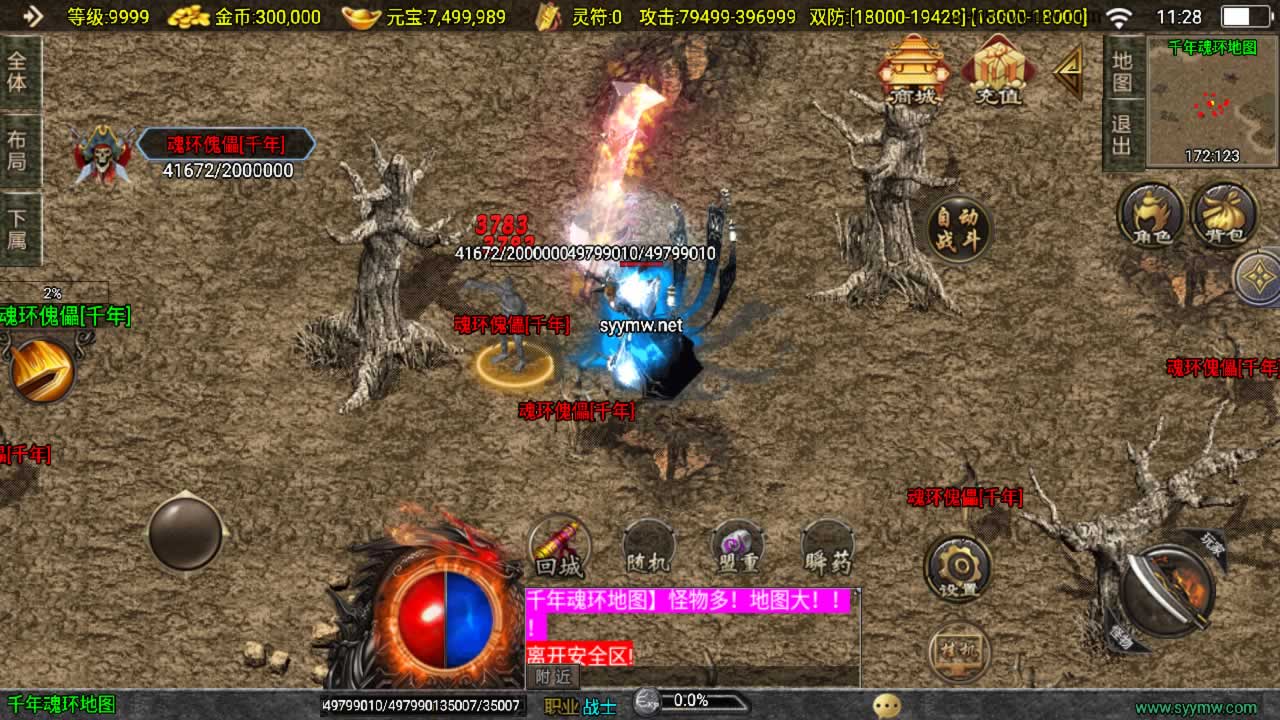This screenshot has height=720, width=1280.
Task: Open the 角色 character sheet
Action: (x=1150, y=215)
